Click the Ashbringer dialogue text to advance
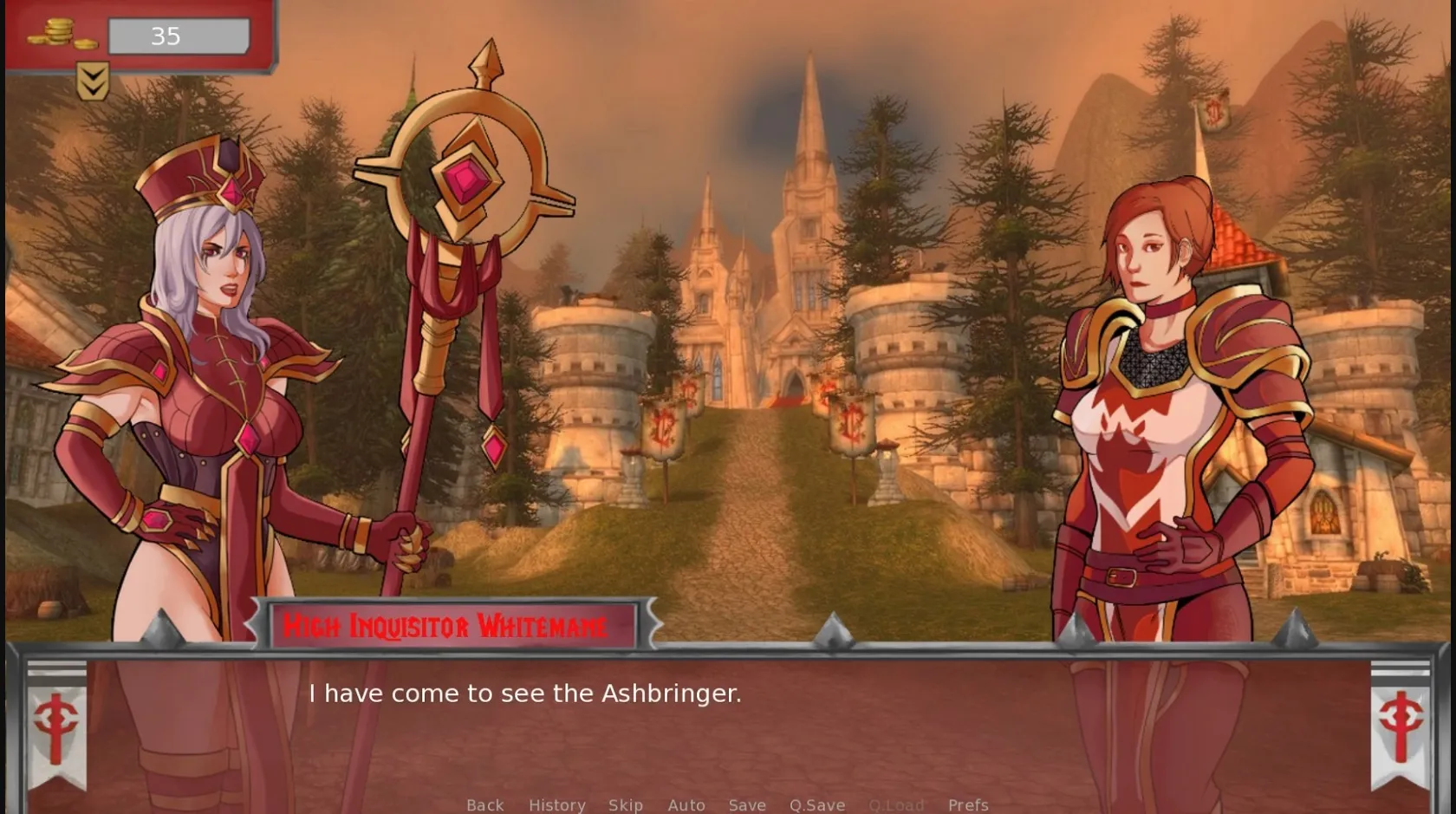This screenshot has width=1456, height=814. click(x=524, y=693)
